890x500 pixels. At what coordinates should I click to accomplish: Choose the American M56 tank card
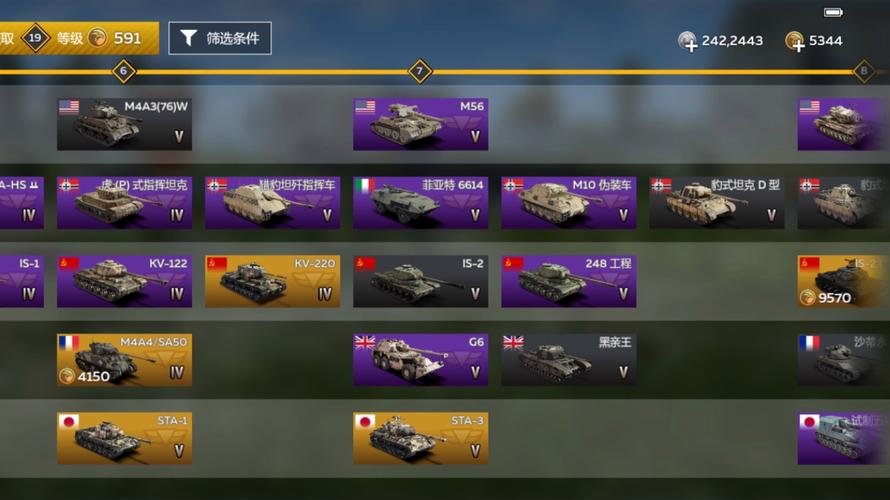pos(420,124)
